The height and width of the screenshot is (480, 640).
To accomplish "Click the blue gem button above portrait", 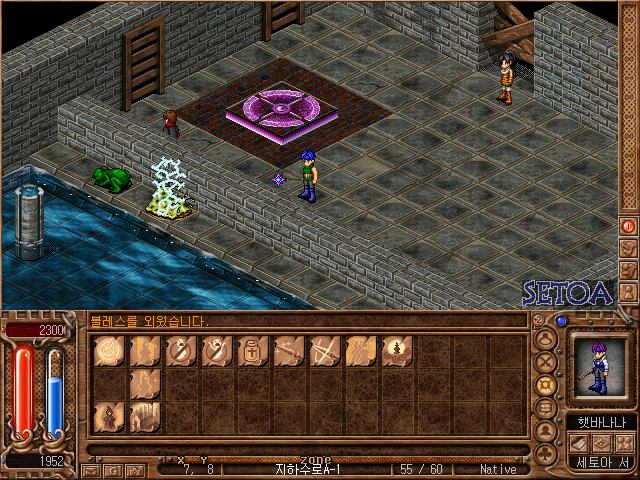I will point(561,321).
